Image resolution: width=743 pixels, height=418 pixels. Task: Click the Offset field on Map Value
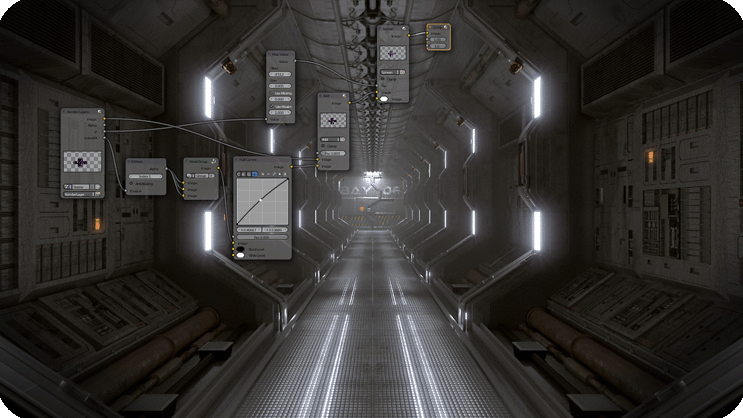pos(280,75)
